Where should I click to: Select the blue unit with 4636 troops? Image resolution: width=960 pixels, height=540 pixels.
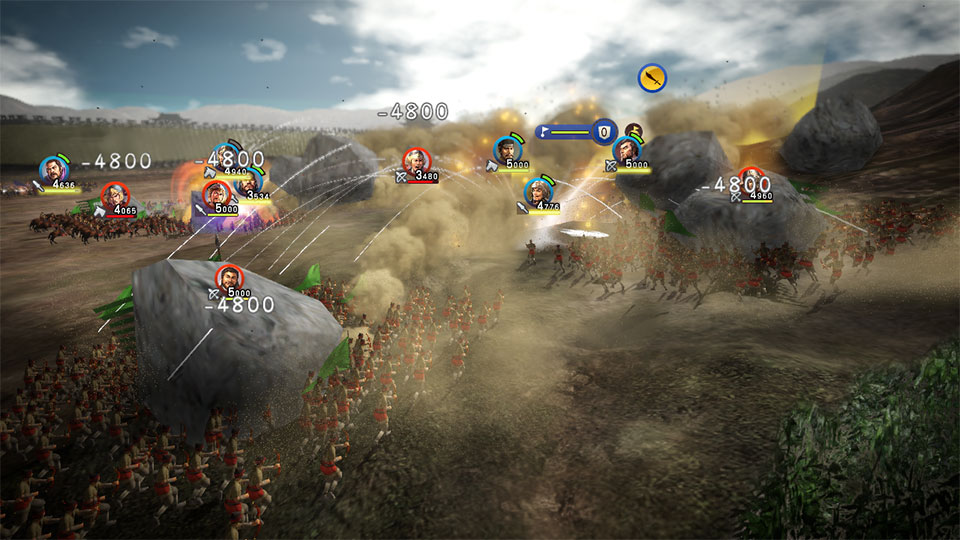[53, 169]
